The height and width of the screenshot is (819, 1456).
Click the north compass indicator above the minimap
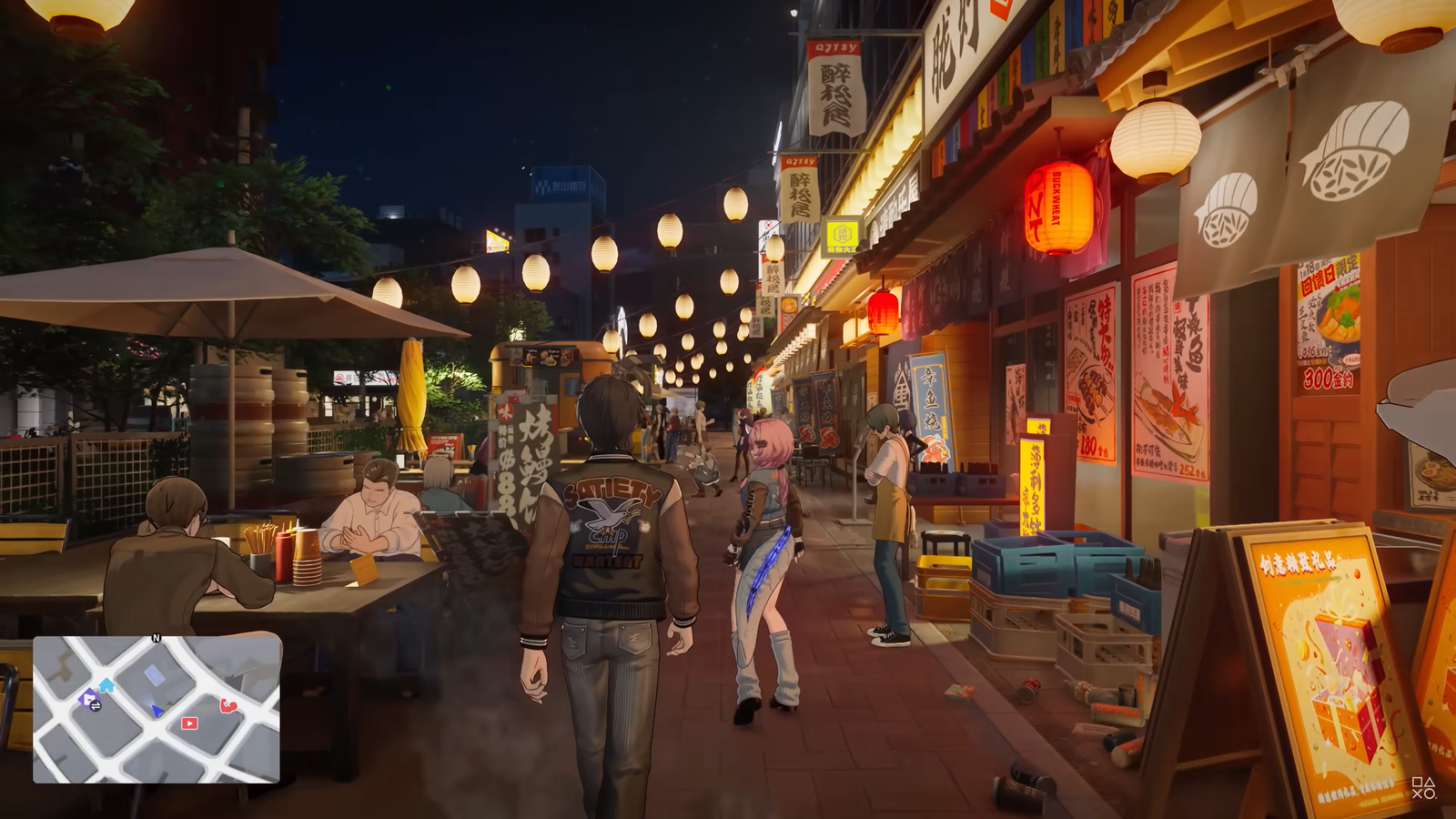click(x=157, y=637)
